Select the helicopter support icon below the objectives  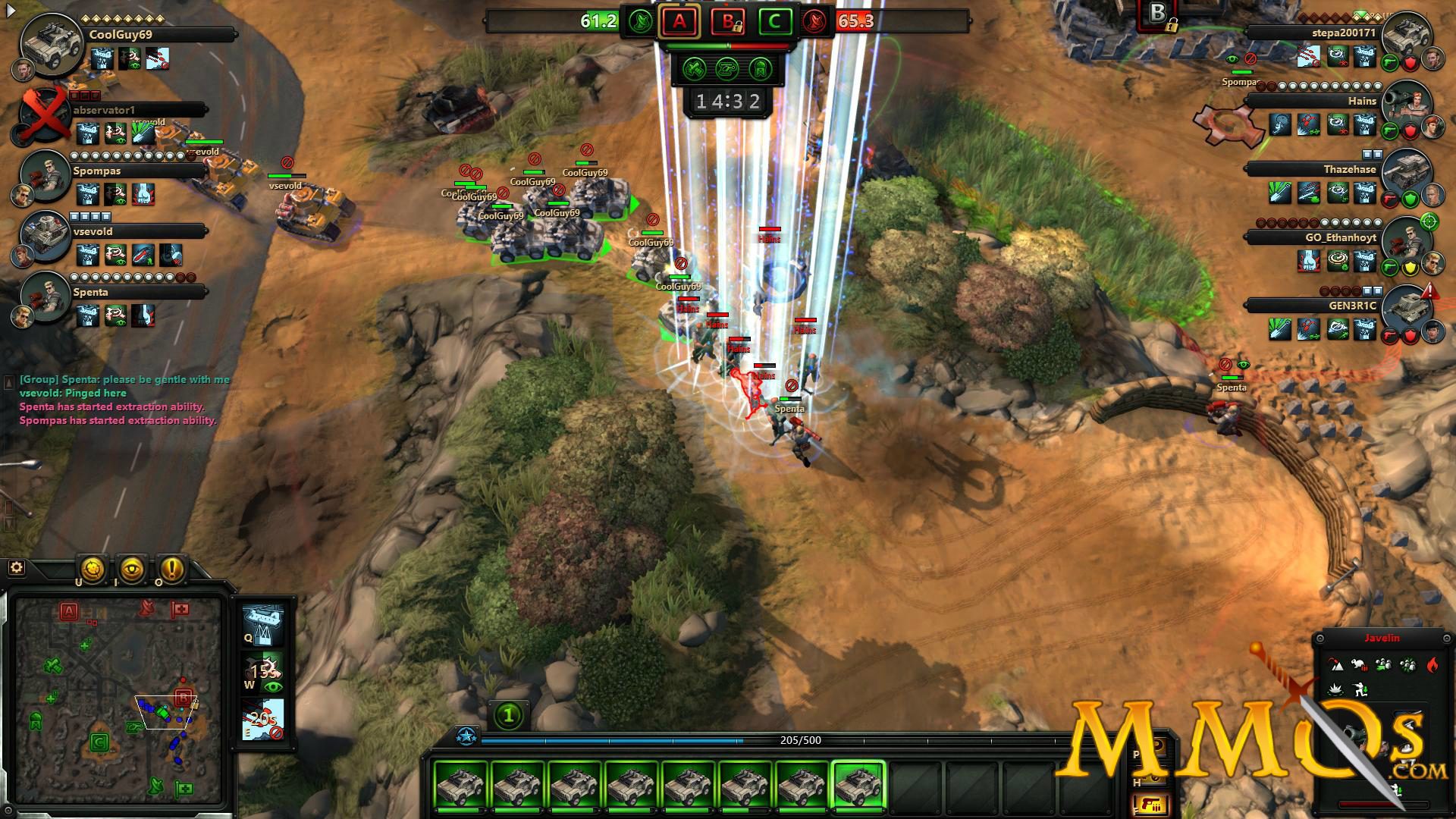pos(726,70)
